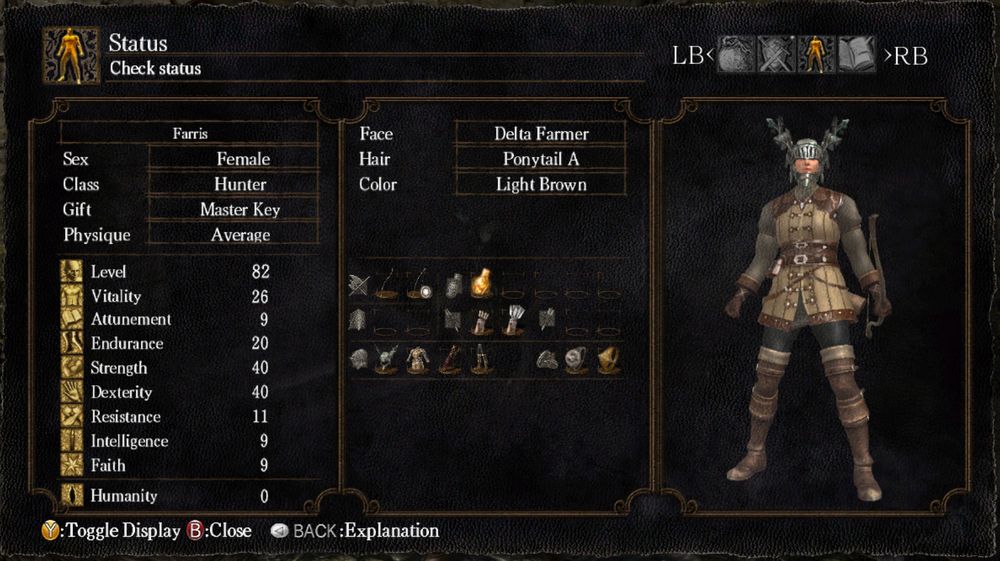Select the Delta Farmer face field
The height and width of the screenshot is (561, 1000).
(541, 134)
